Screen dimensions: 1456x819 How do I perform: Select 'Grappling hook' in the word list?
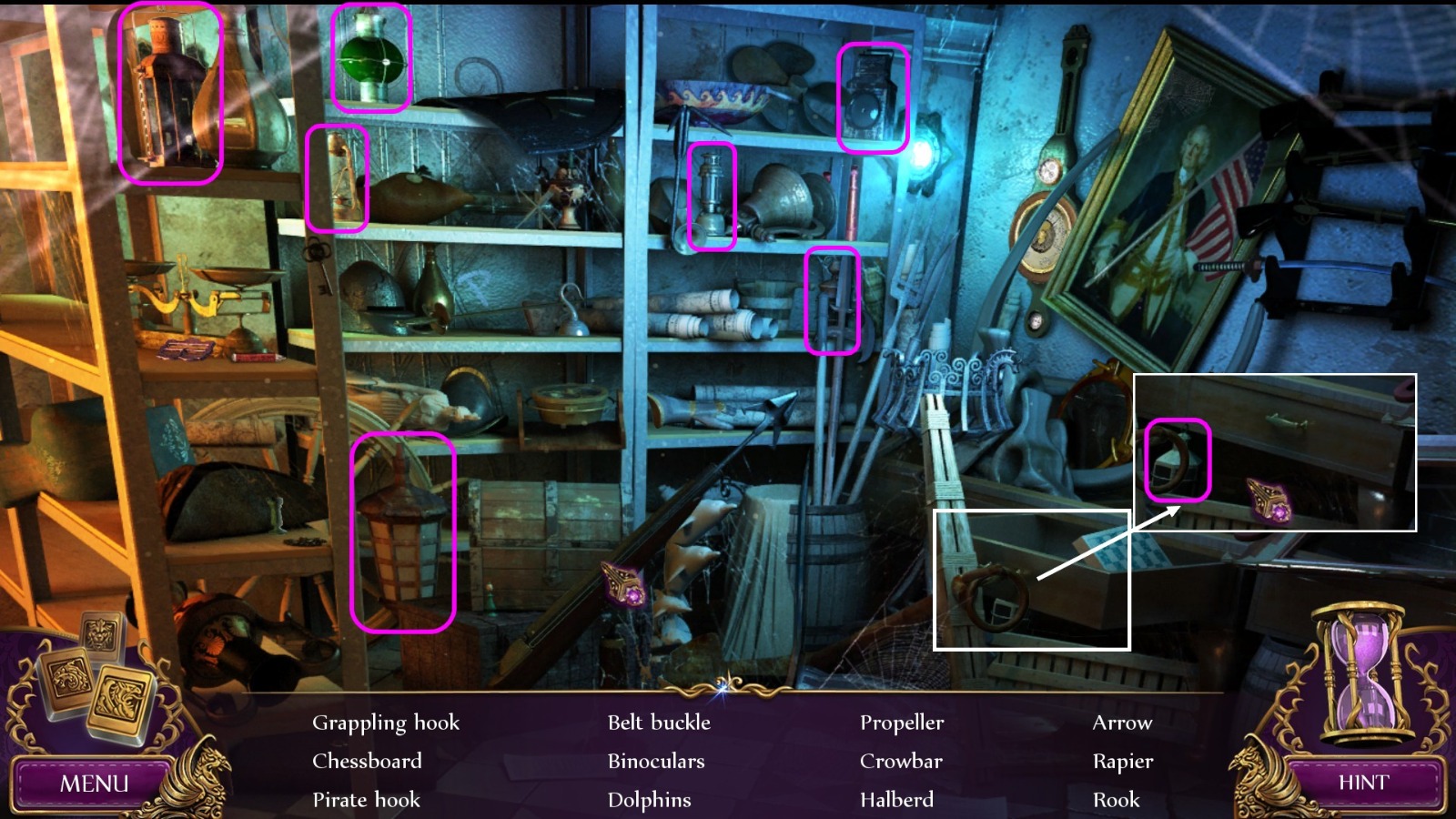coord(386,723)
